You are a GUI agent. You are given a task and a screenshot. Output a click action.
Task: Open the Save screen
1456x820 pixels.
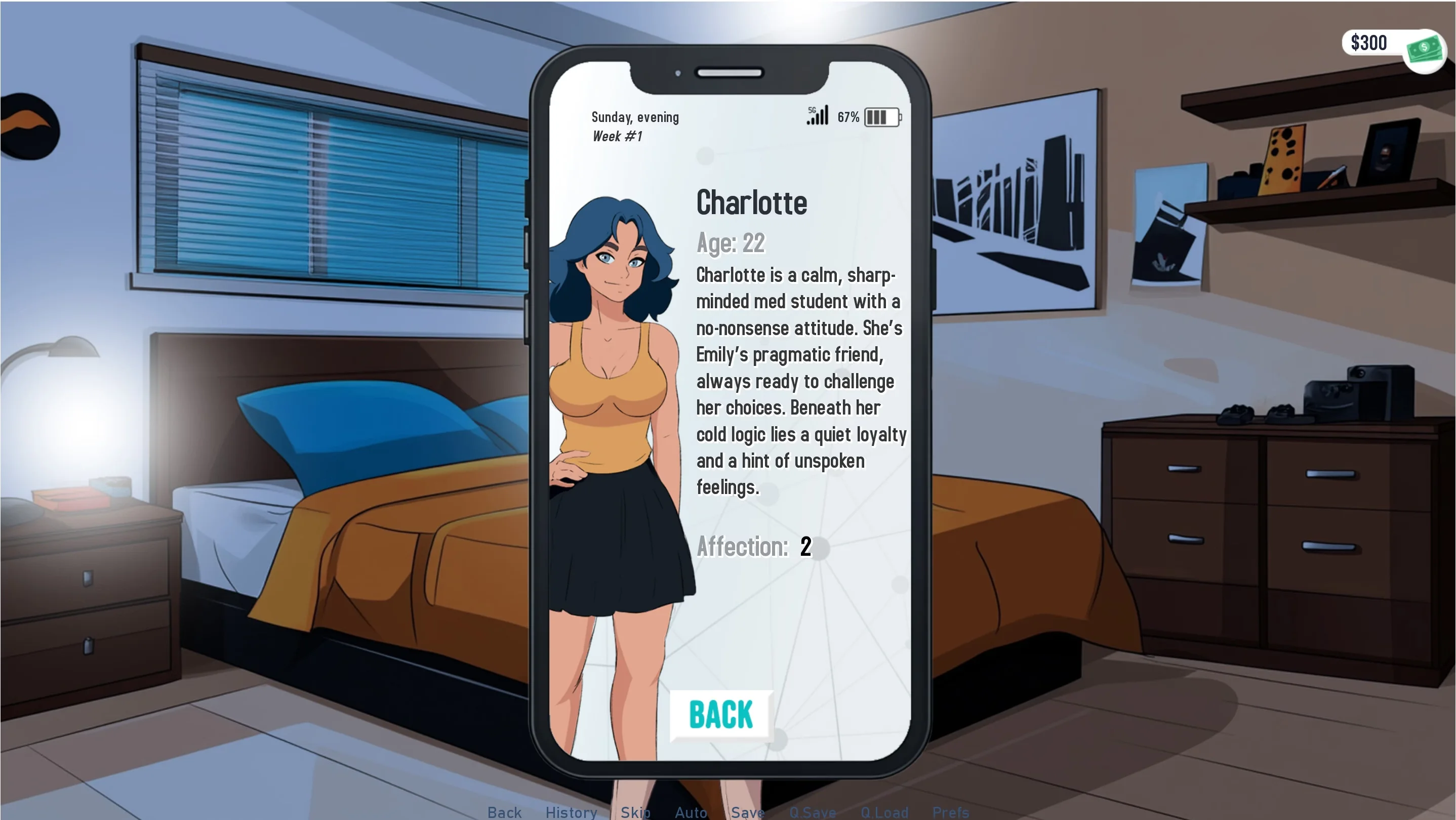click(747, 812)
